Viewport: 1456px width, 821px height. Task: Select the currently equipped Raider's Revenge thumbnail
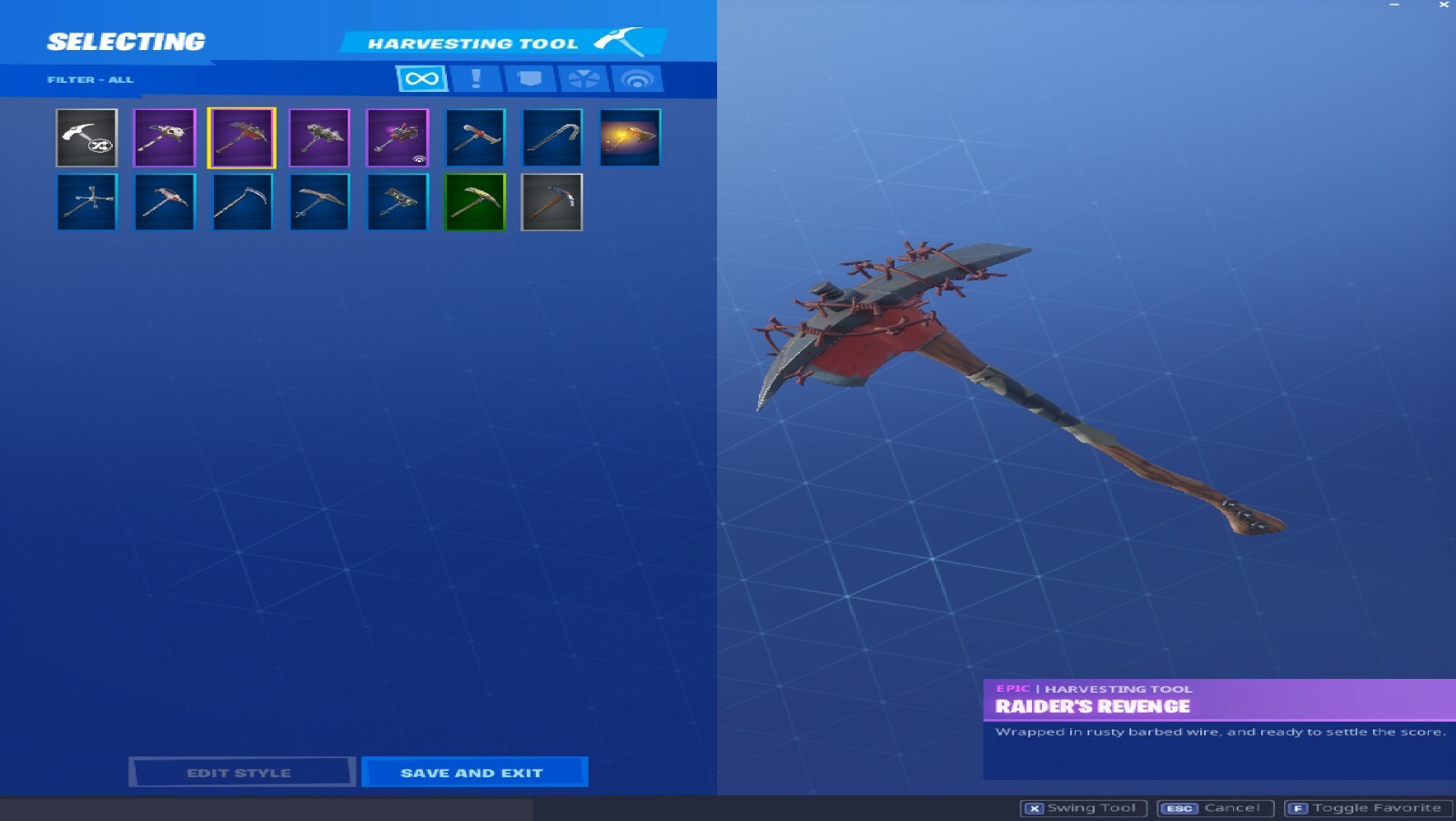pos(242,137)
